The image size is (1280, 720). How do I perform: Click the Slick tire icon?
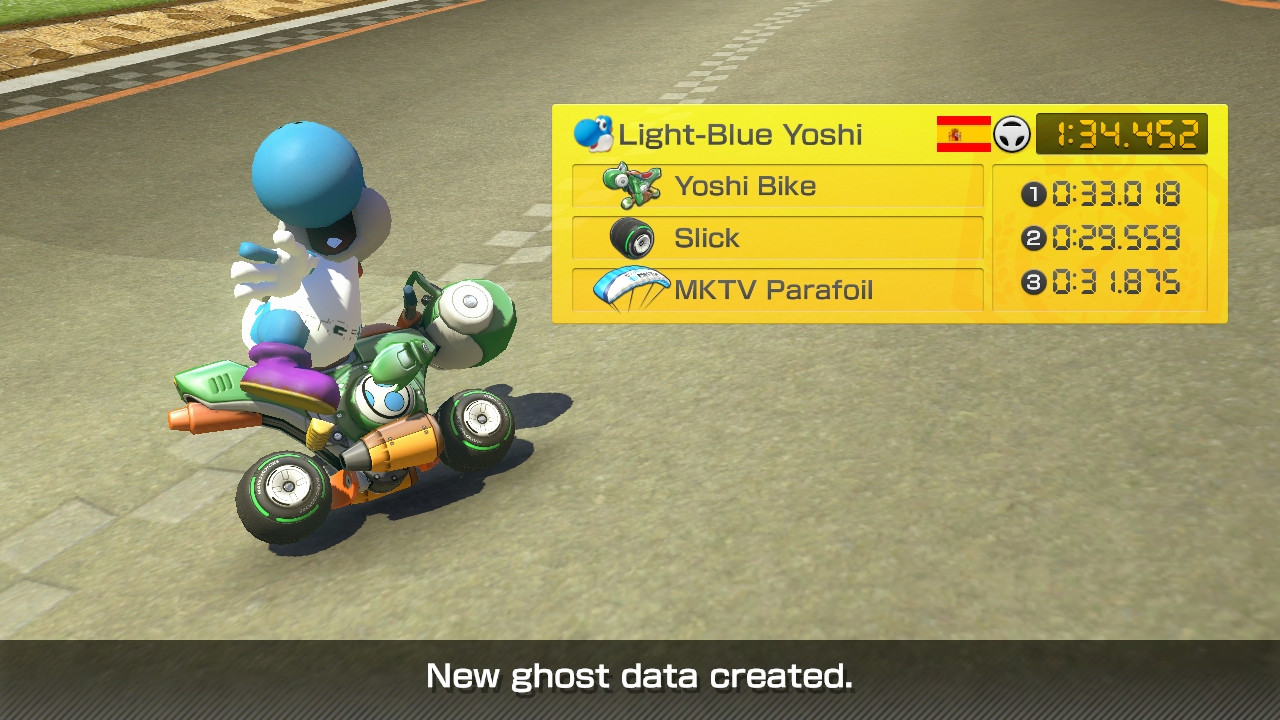(631, 237)
